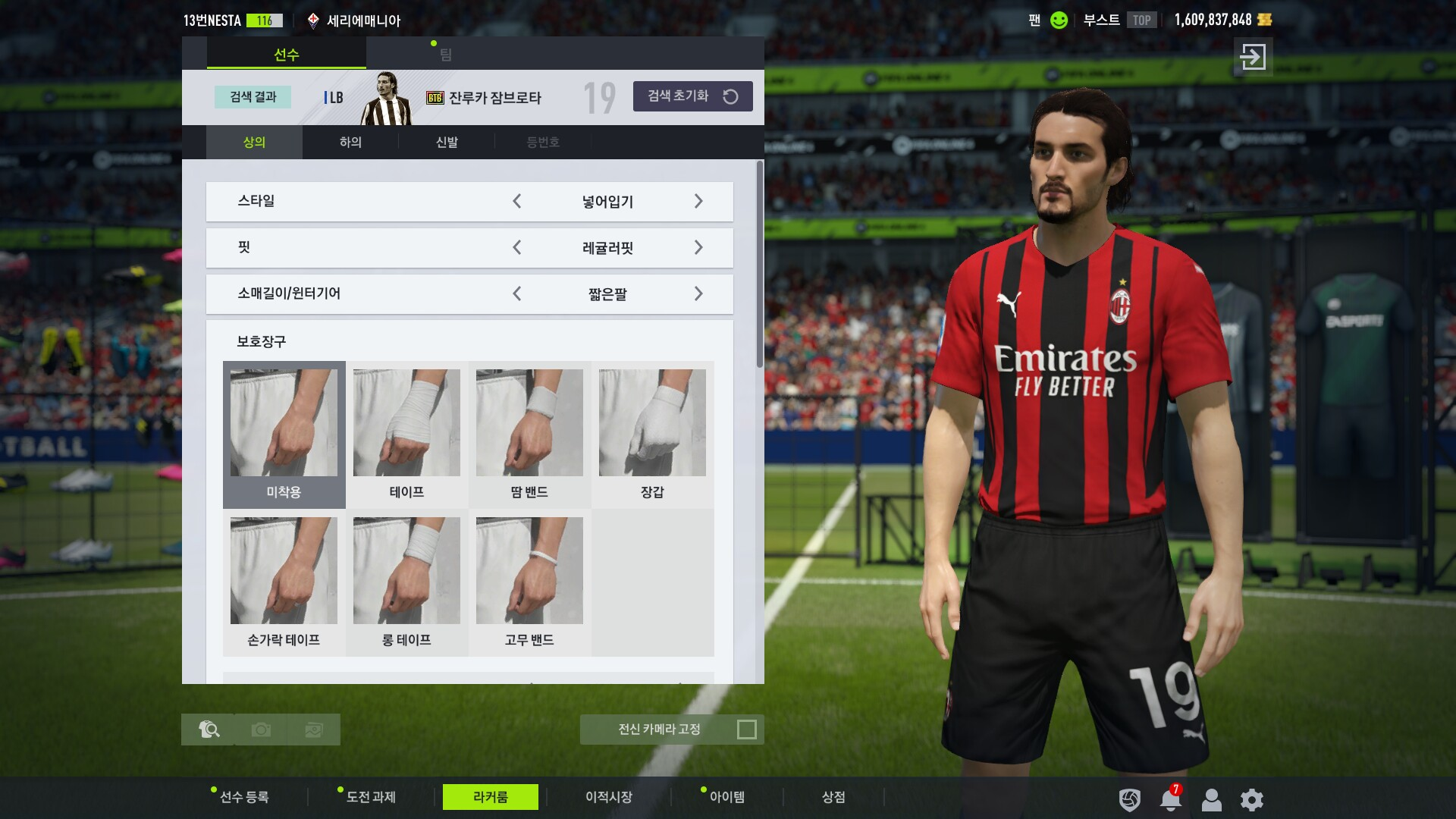Image resolution: width=1456 pixels, height=819 pixels.
Task: Equip the 장갑 gloves option
Action: (652, 434)
